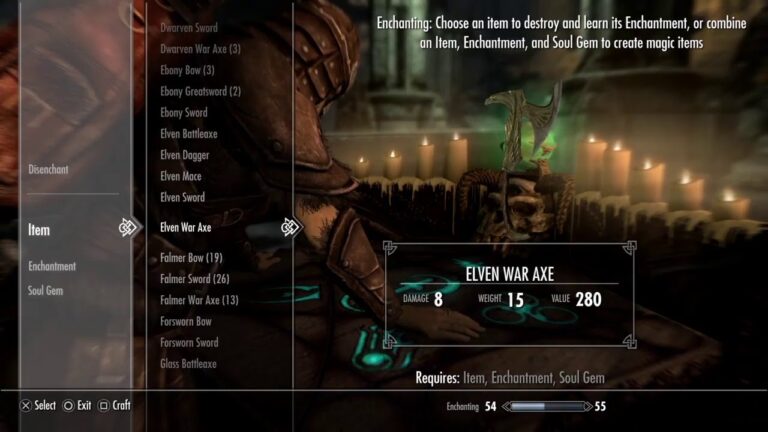Pick Elven Mace from the item list
This screenshot has width=768, height=432.
[x=182, y=176]
